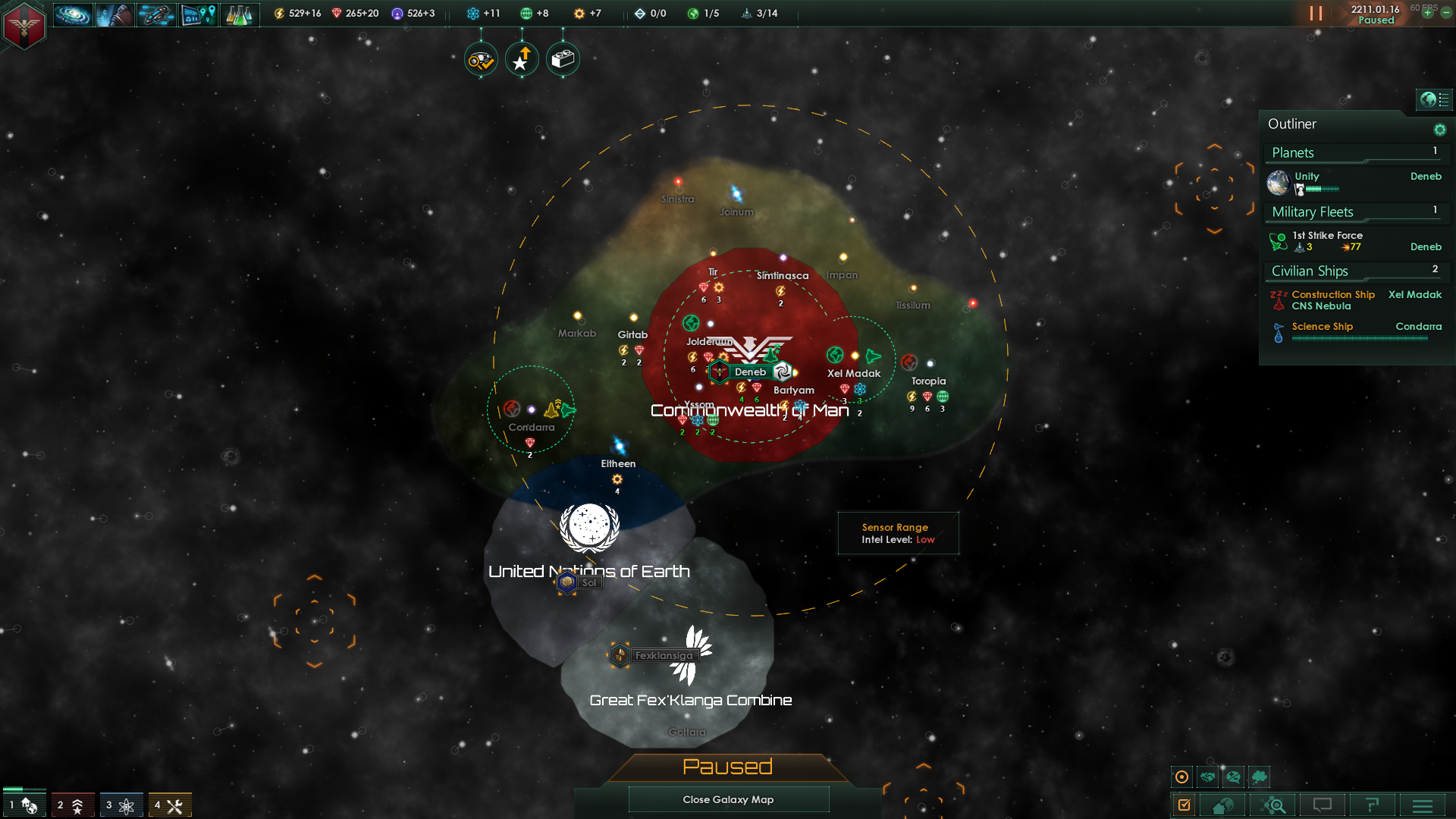The height and width of the screenshot is (819, 1456).
Task: Open Outliner settings gear
Action: click(1440, 130)
